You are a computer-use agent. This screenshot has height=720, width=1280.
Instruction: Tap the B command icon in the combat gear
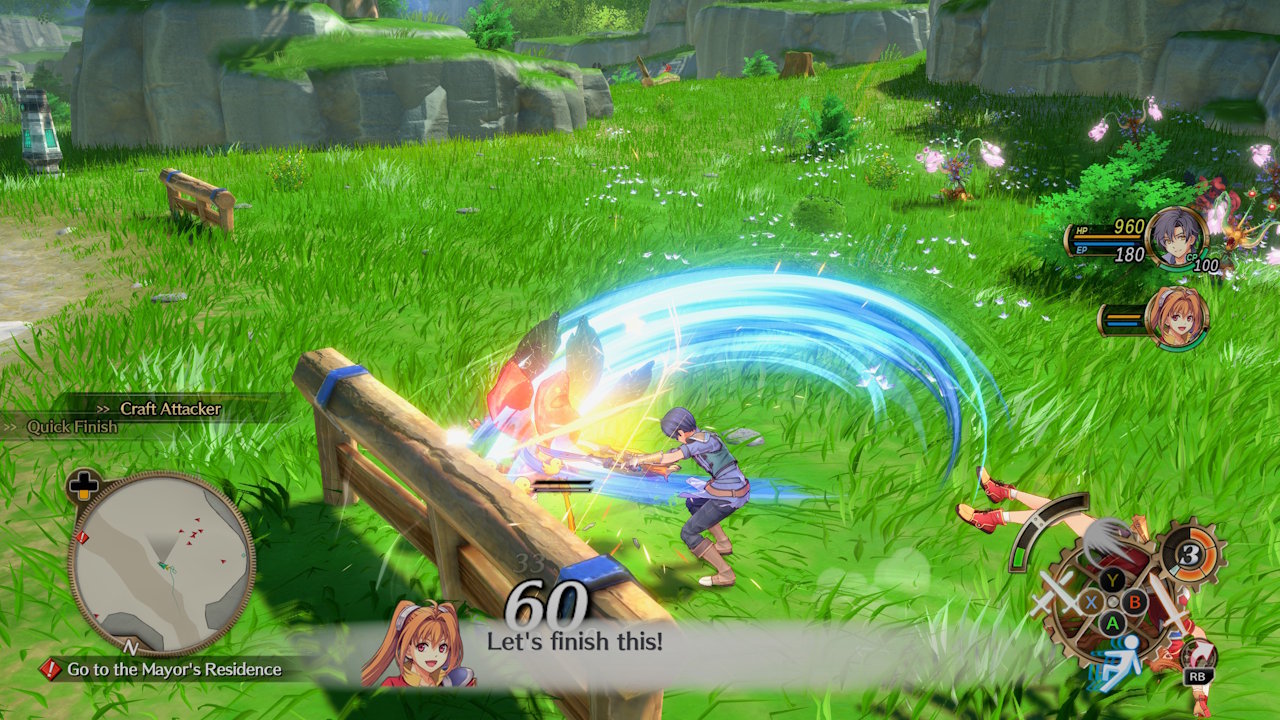tap(1134, 600)
